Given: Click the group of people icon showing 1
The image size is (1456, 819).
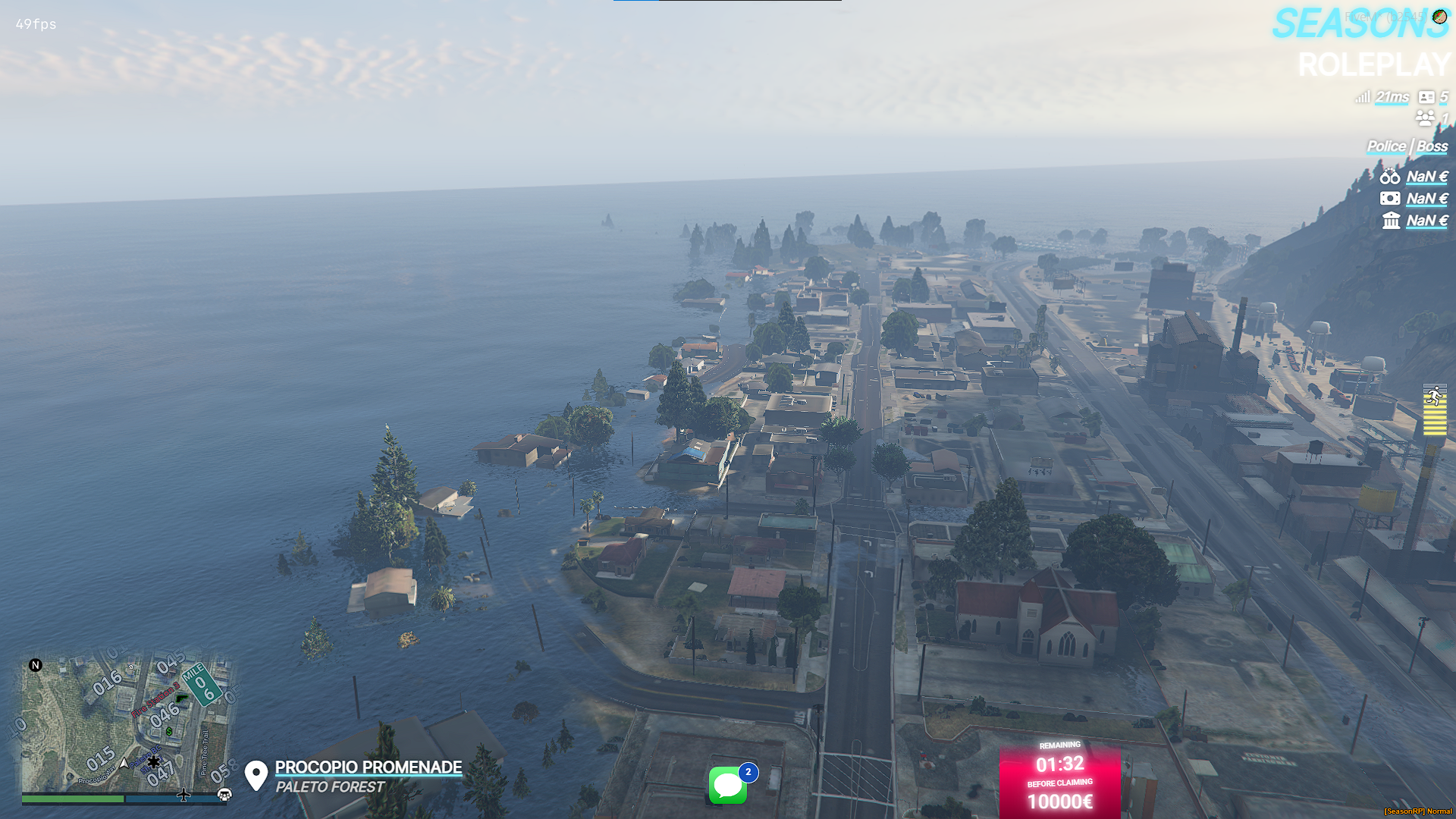Looking at the screenshot, I should click(1424, 118).
